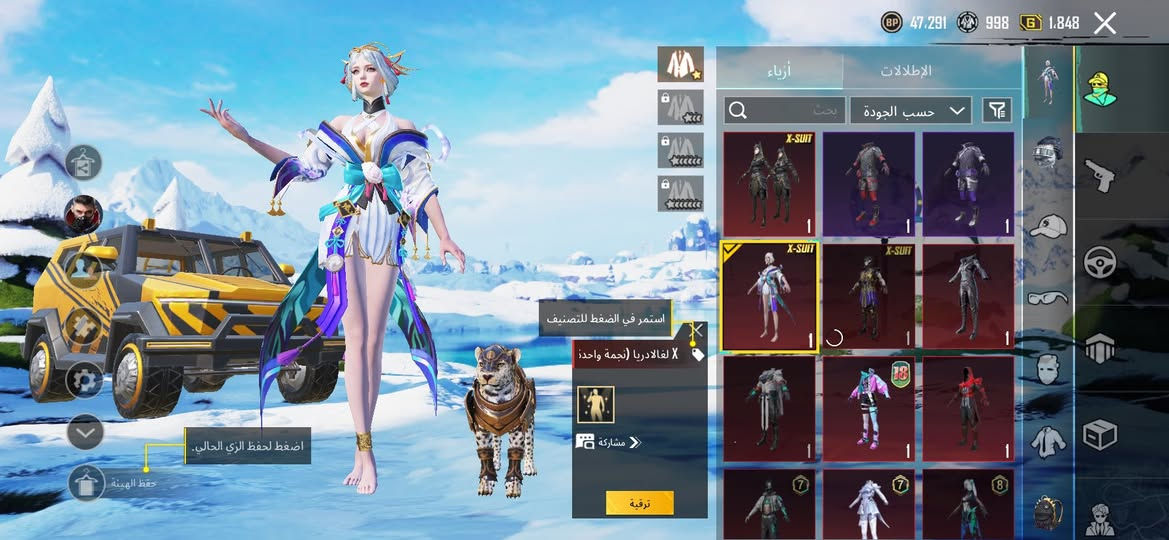Image resolution: width=1169 pixels, height=540 pixels.
Task: Switch to the الإطلالات looks tab
Action: [906, 71]
